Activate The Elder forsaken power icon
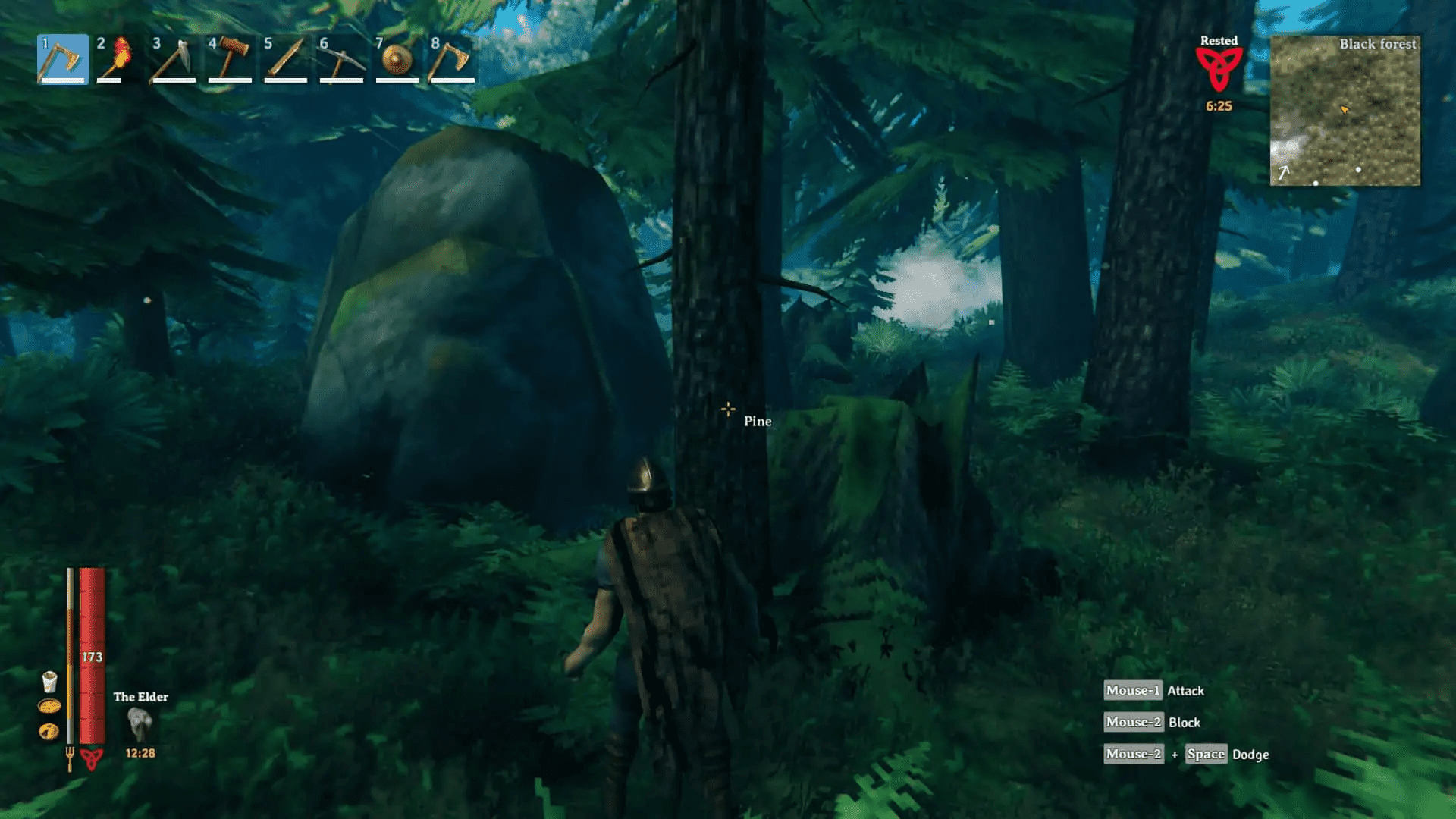The image size is (1456, 819). [x=140, y=724]
